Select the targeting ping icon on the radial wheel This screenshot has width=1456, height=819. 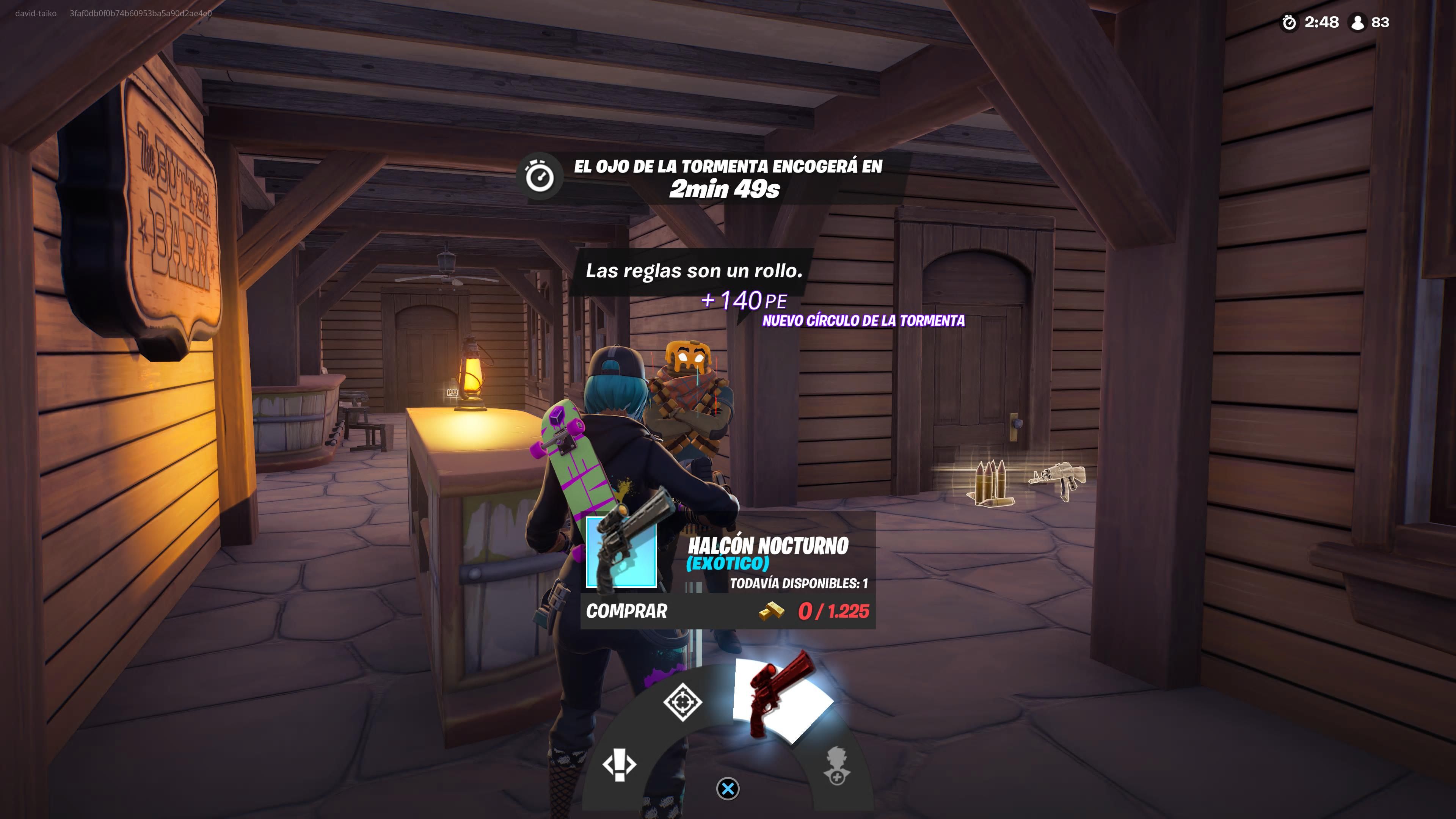pos(682,703)
